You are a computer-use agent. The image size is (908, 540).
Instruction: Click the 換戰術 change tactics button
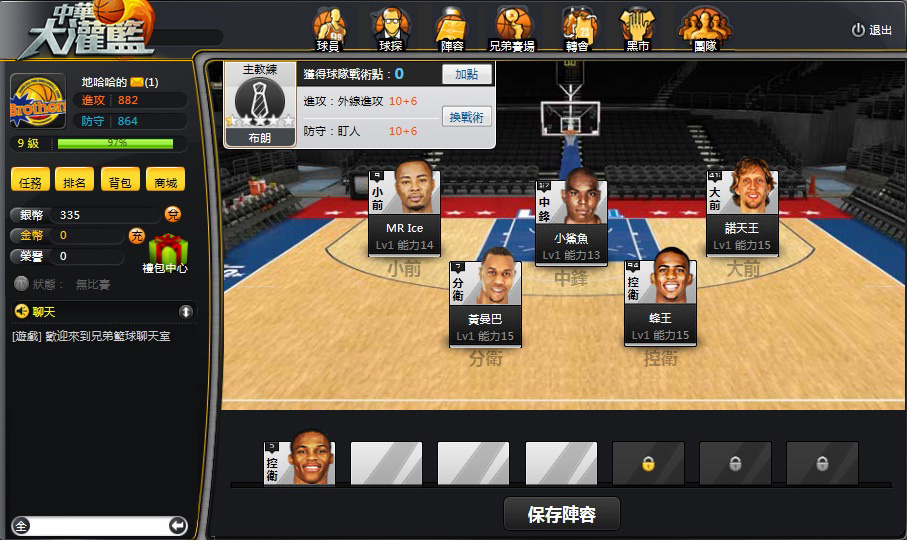(x=467, y=117)
